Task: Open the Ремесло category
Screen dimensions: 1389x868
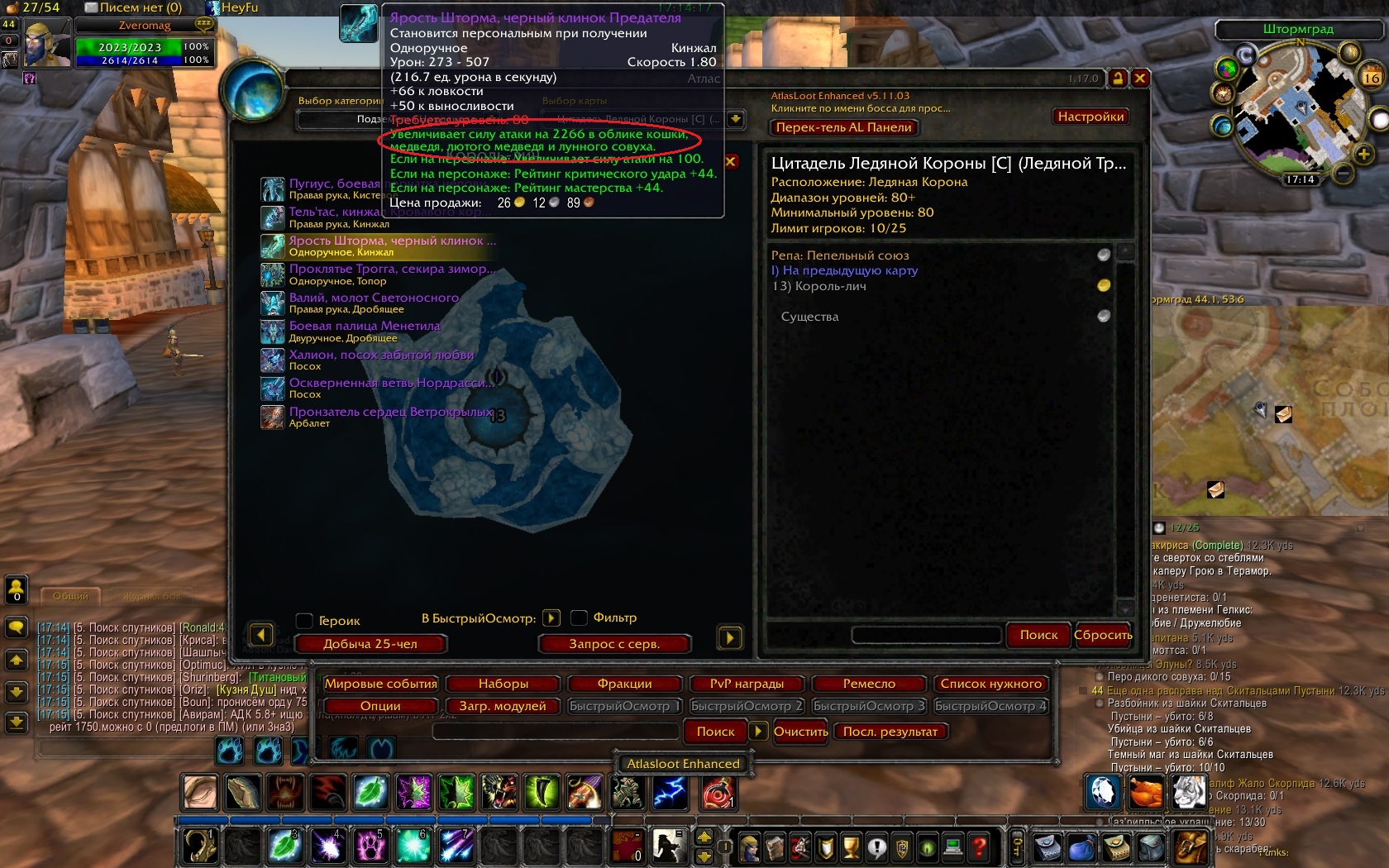Action: coord(869,684)
